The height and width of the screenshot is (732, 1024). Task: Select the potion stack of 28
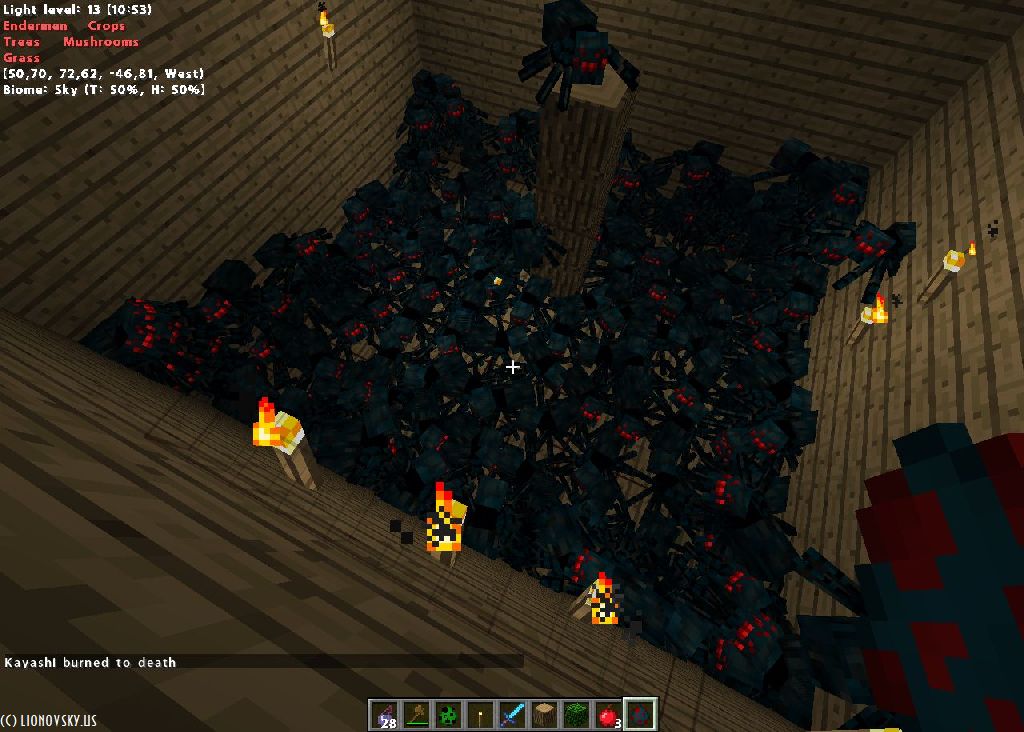(x=384, y=715)
